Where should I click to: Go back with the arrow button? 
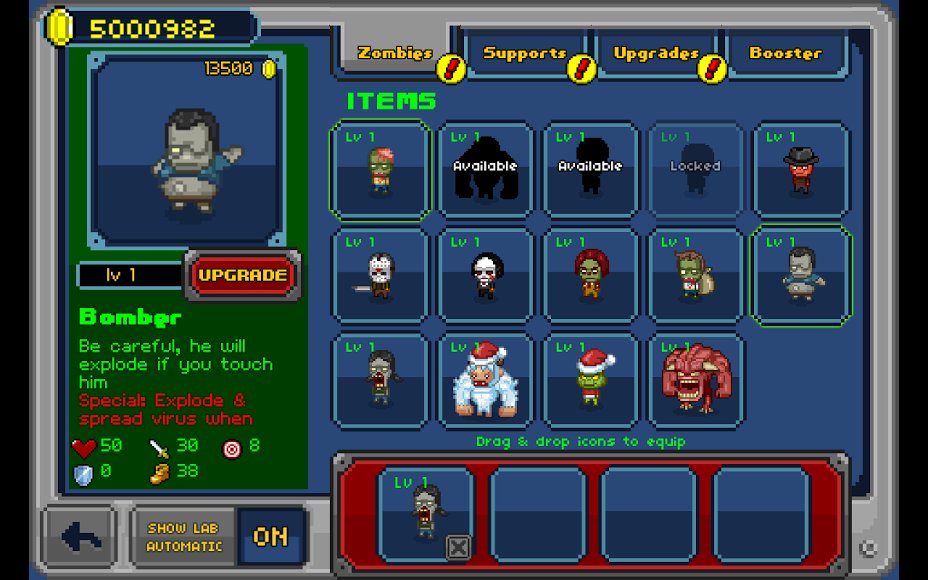tap(82, 537)
